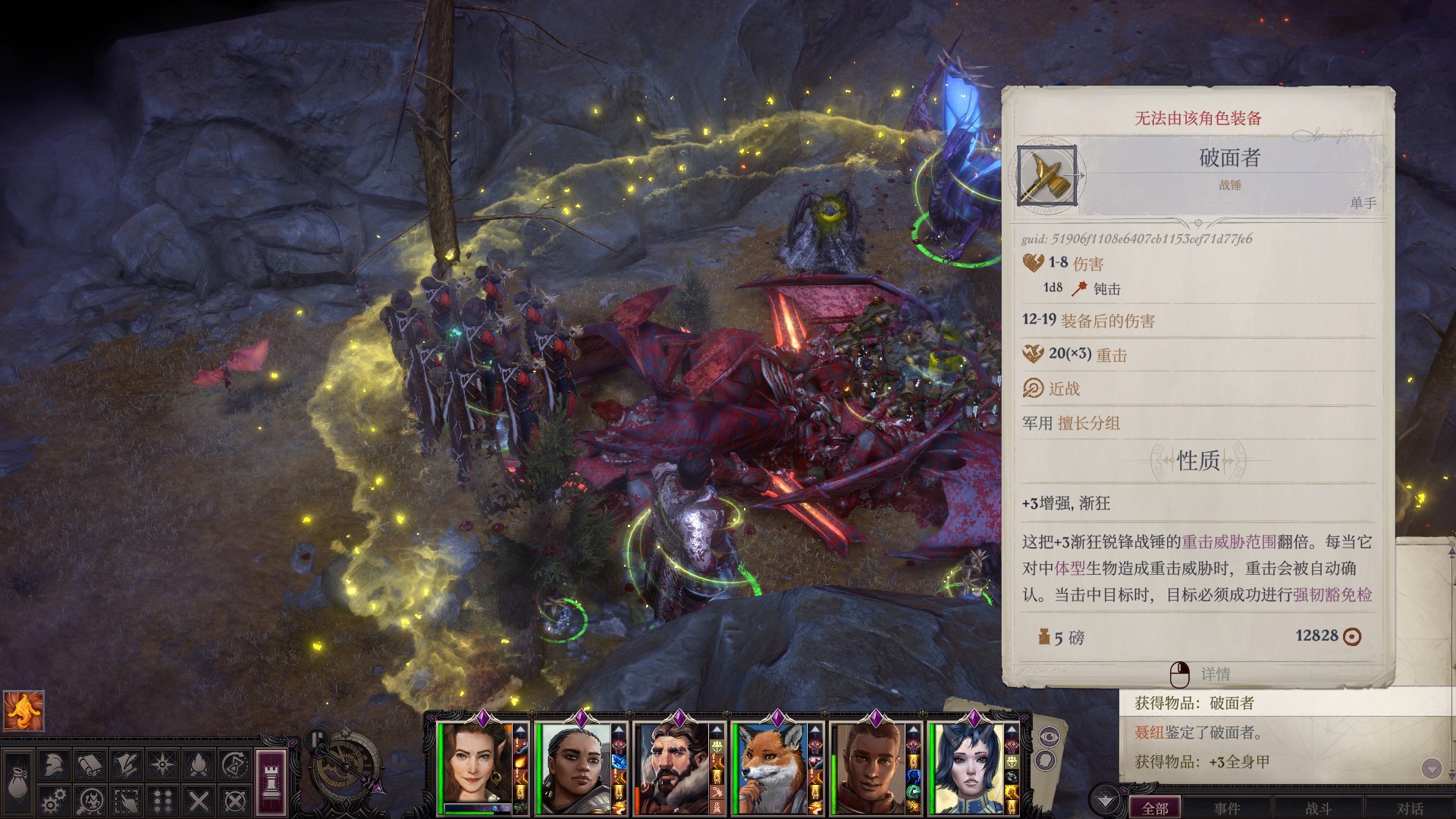This screenshot has height=819, width=1456.
Task: Select the fox character portrait
Action: 770,767
